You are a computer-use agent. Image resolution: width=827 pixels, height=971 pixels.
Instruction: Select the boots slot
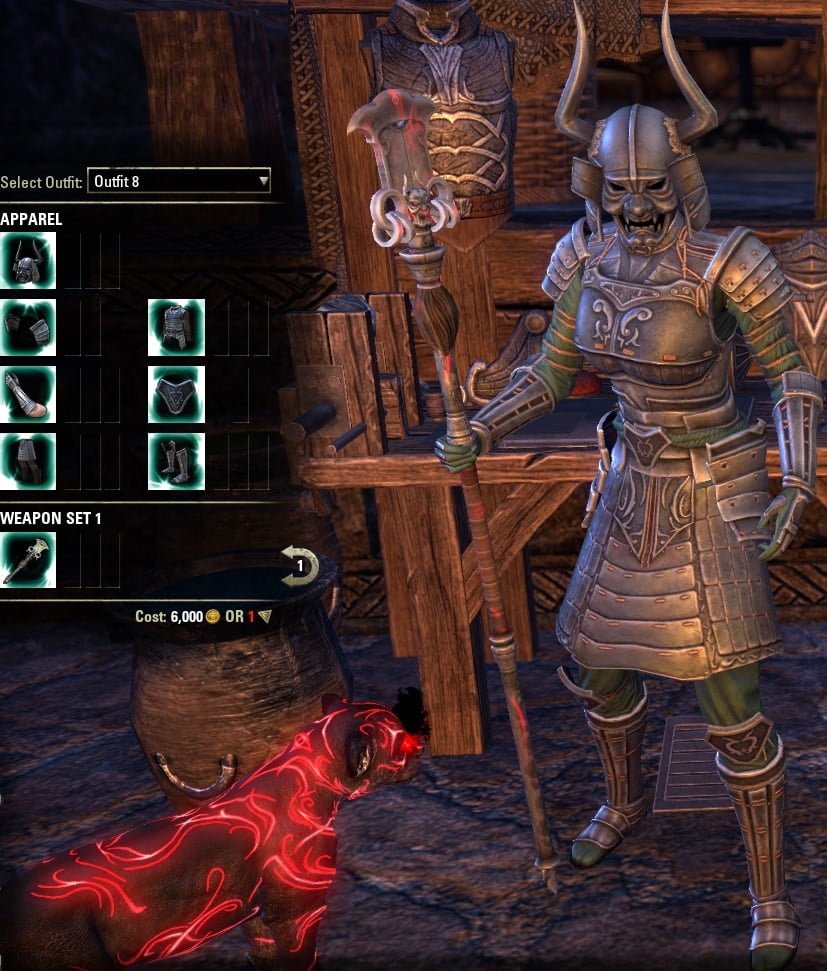[x=176, y=461]
